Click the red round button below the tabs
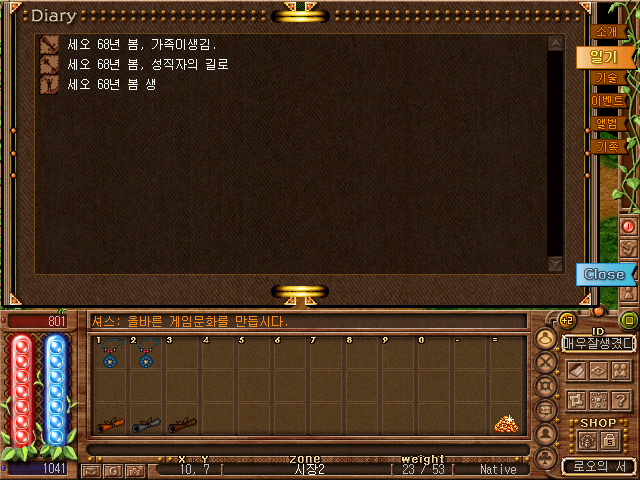 (629, 226)
